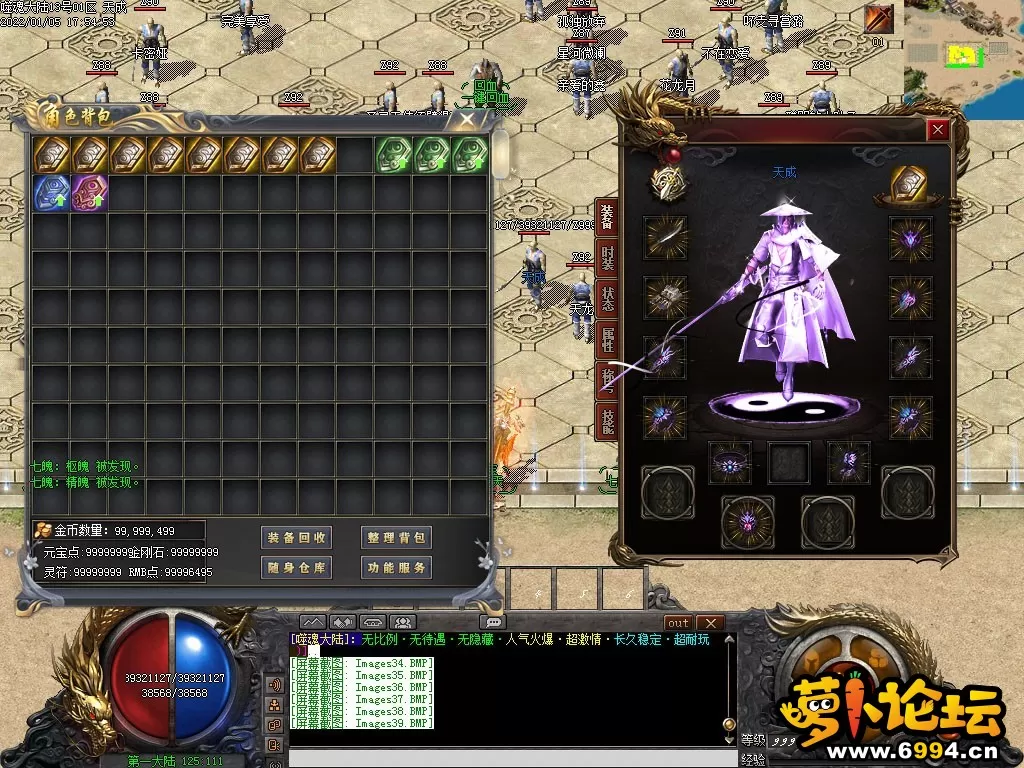1024x768 pixels.
Task: Select the 装备 equipment tab
Action: pyautogui.click(x=607, y=215)
